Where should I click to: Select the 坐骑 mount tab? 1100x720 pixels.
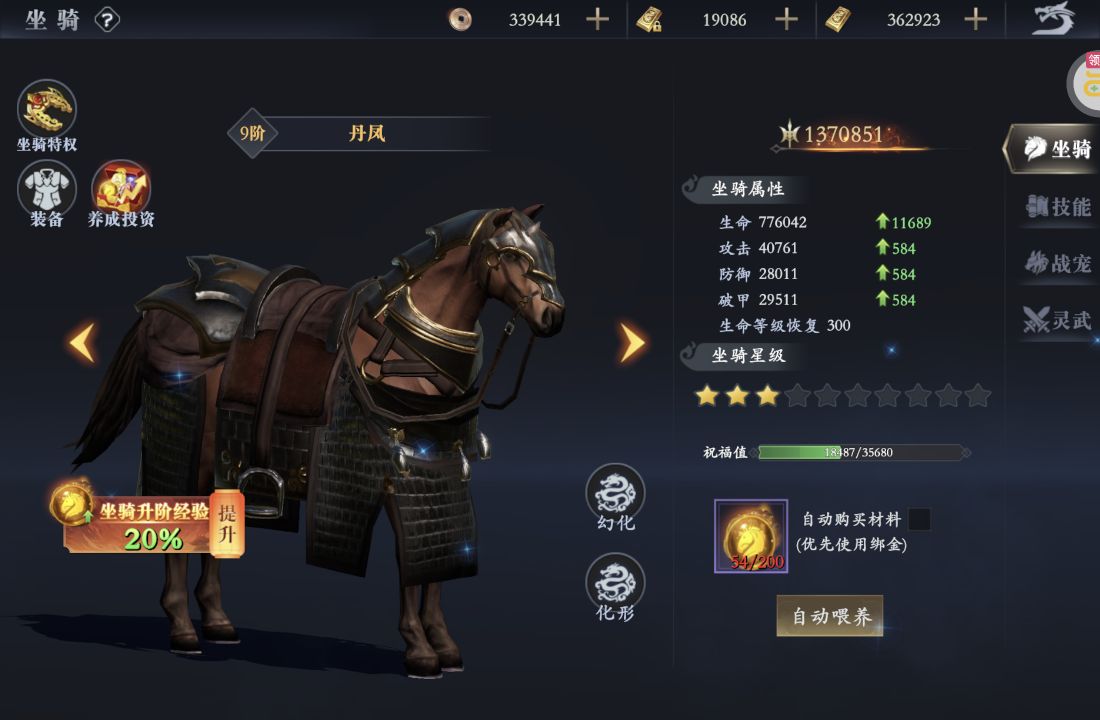click(x=1058, y=150)
